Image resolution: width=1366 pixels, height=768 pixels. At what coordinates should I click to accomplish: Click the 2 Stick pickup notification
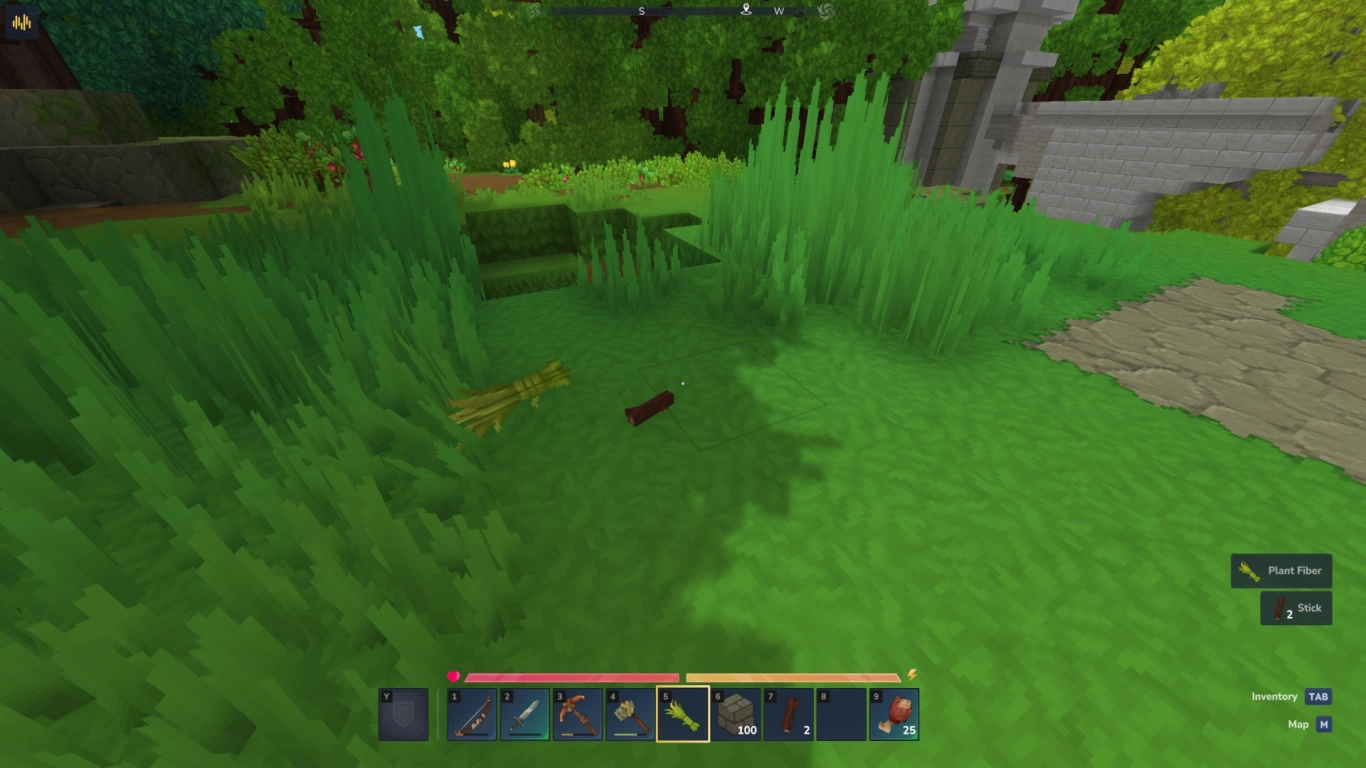(x=1296, y=607)
